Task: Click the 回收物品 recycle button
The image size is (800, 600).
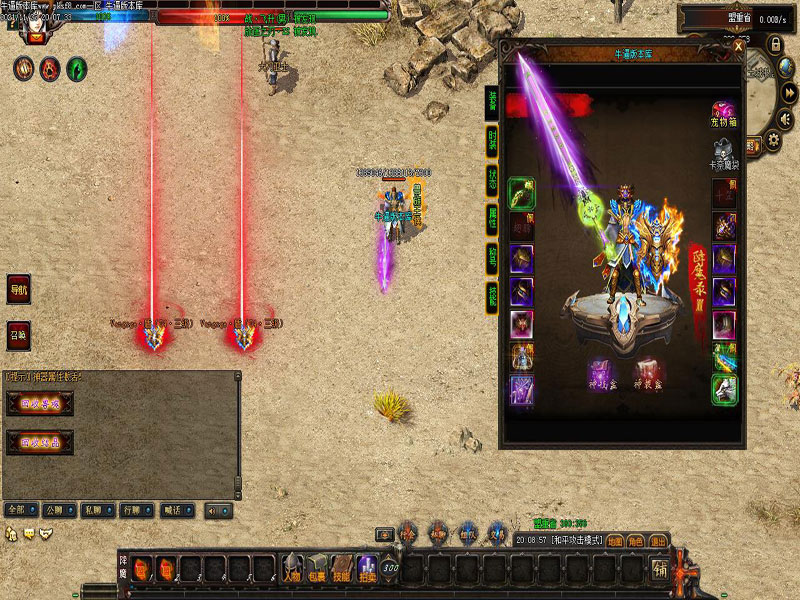Action: click(x=39, y=441)
